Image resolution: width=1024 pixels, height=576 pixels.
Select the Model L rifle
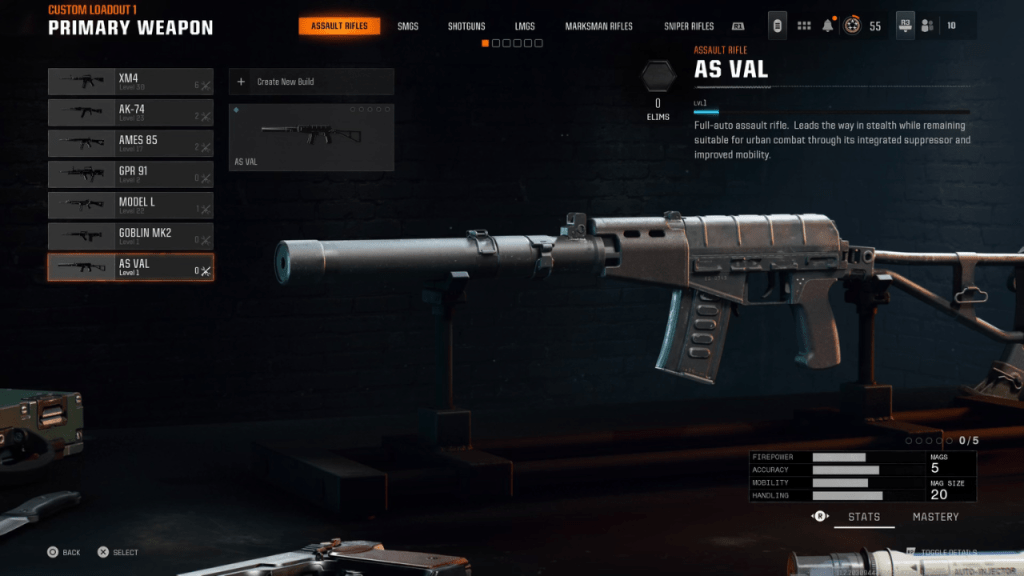130,206
